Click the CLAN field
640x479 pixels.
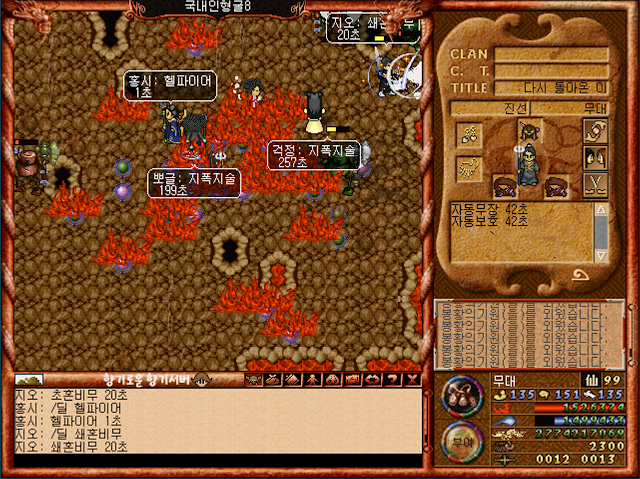click(x=551, y=54)
